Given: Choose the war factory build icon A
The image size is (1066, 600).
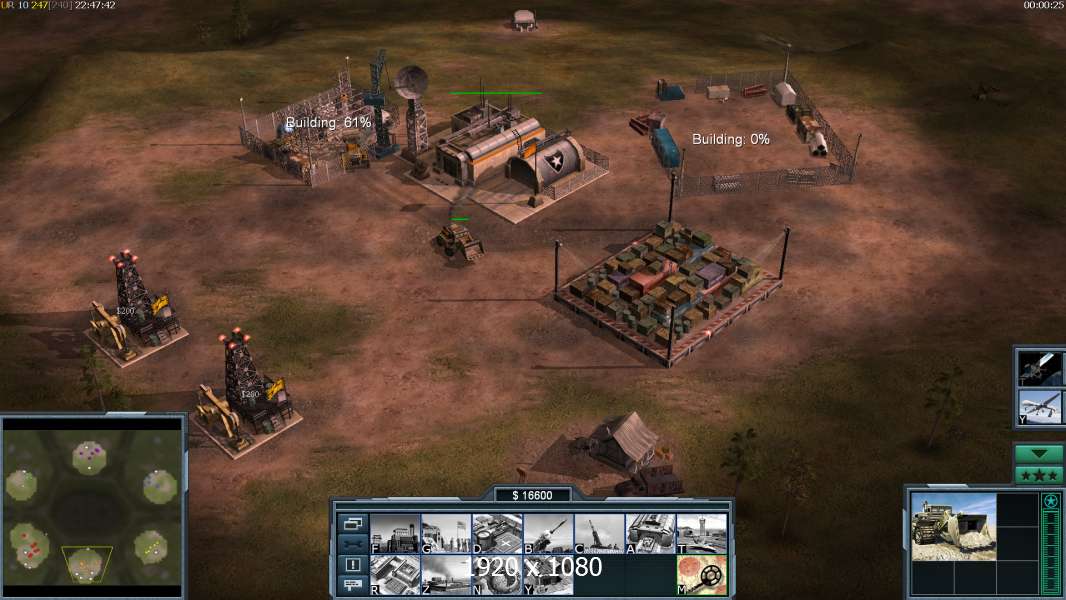Looking at the screenshot, I should click(650, 533).
